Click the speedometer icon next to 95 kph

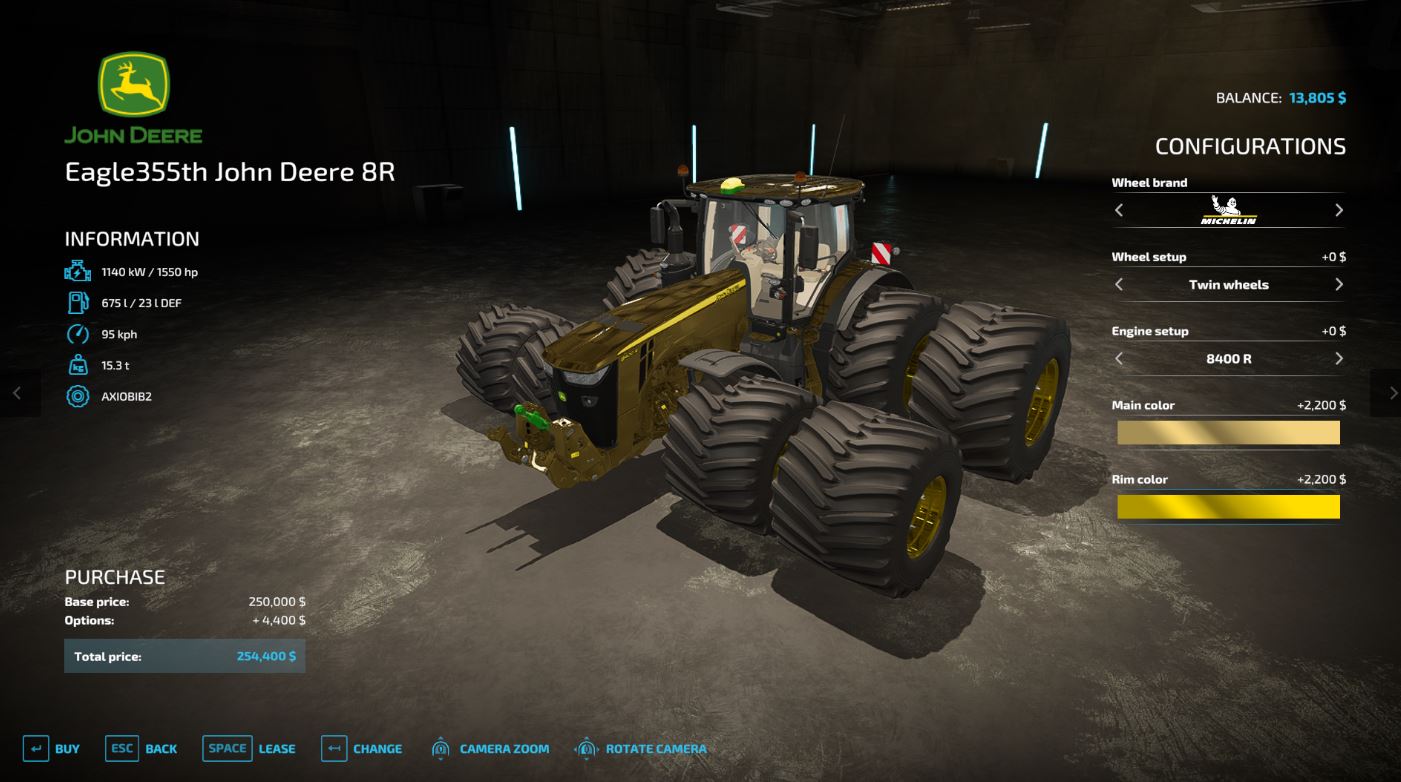[x=76, y=334]
